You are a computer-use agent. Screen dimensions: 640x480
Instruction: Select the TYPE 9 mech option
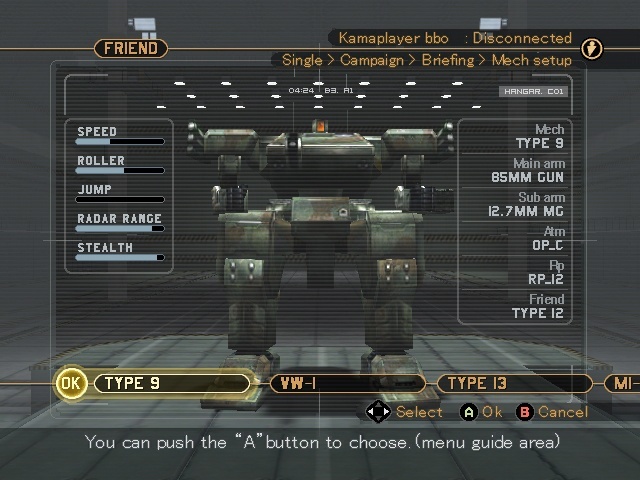coord(170,383)
